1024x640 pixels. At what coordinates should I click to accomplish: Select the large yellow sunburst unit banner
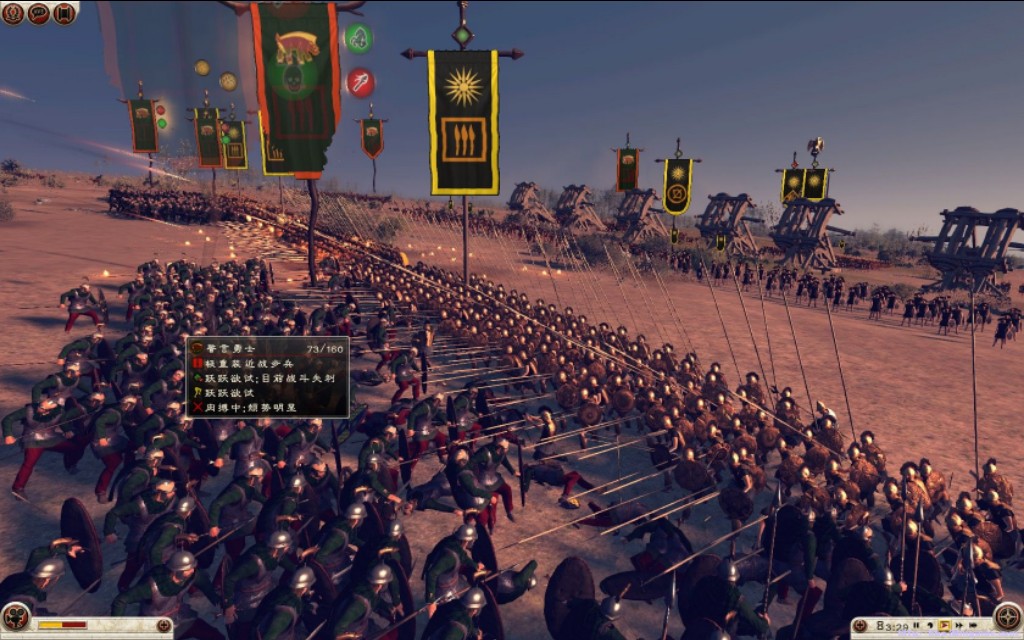click(x=463, y=122)
